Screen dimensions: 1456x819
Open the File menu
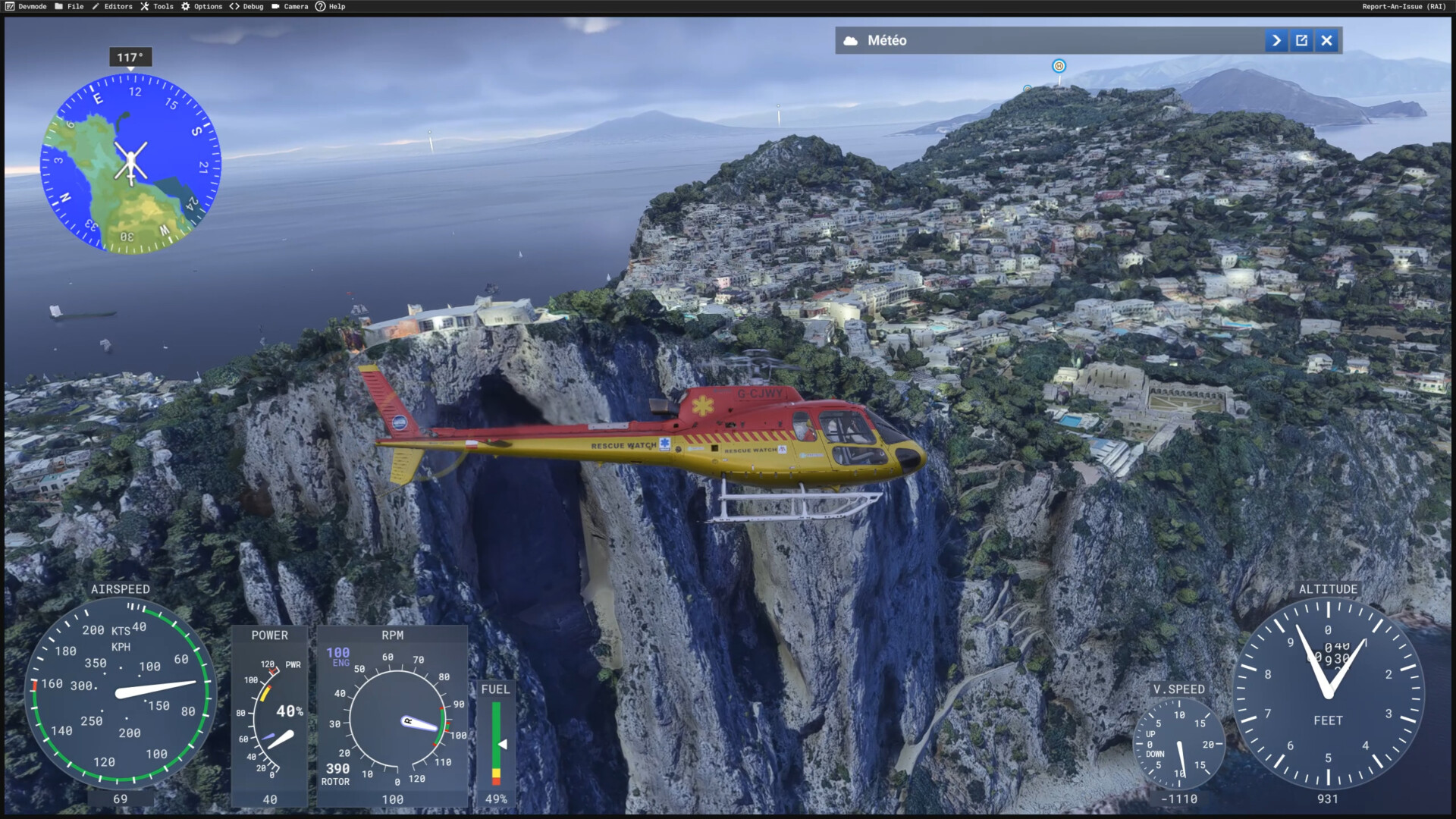69,7
